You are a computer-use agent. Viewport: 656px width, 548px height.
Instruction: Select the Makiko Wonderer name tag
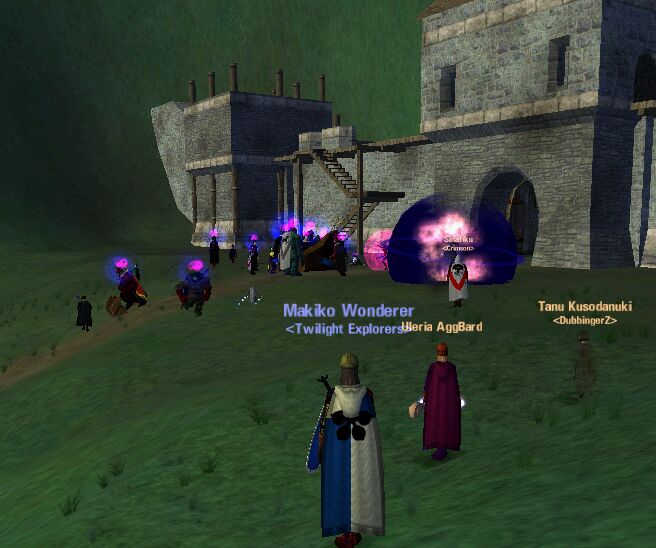click(348, 311)
